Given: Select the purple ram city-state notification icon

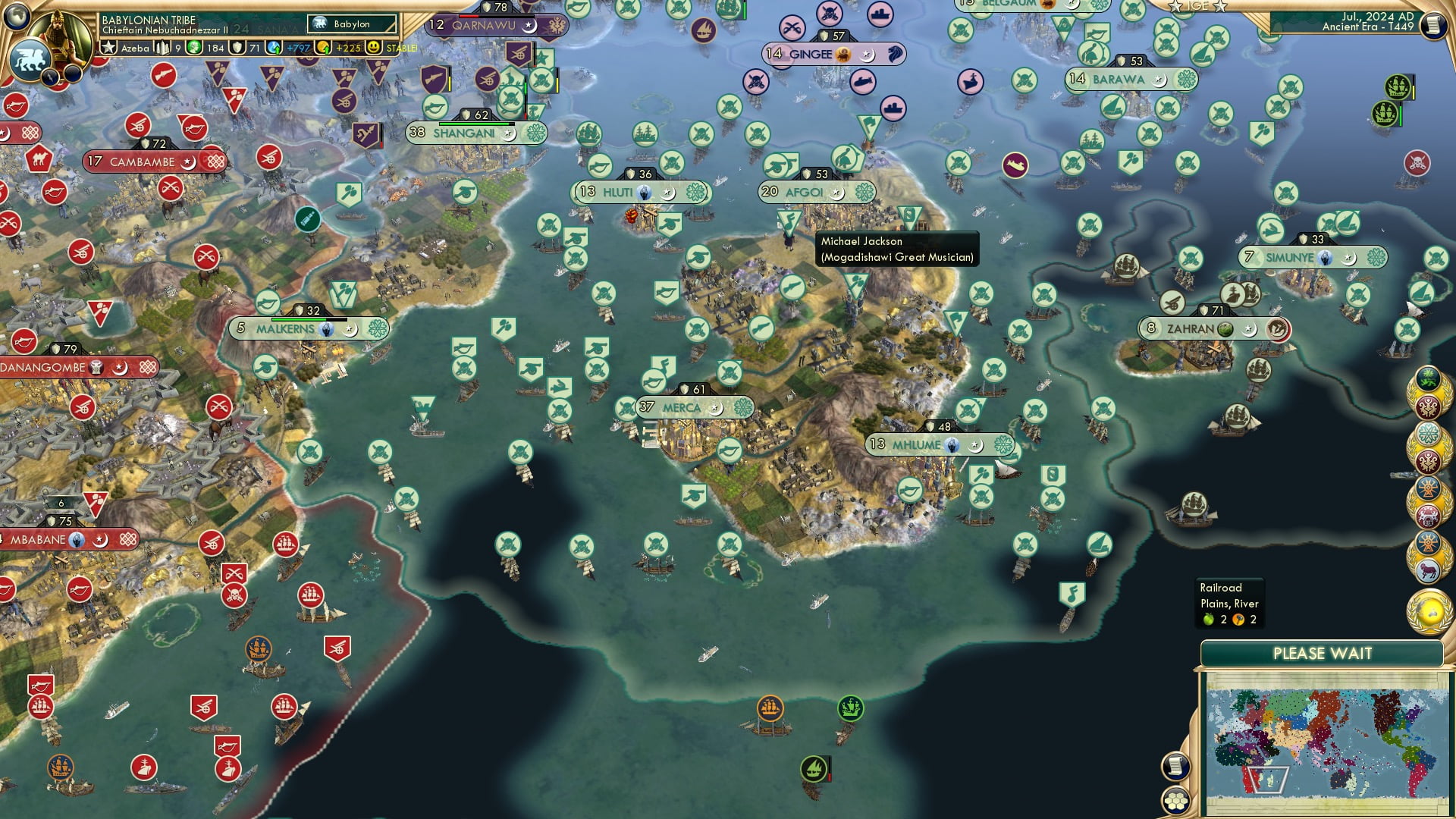Looking at the screenshot, I should pyautogui.click(x=1429, y=569).
